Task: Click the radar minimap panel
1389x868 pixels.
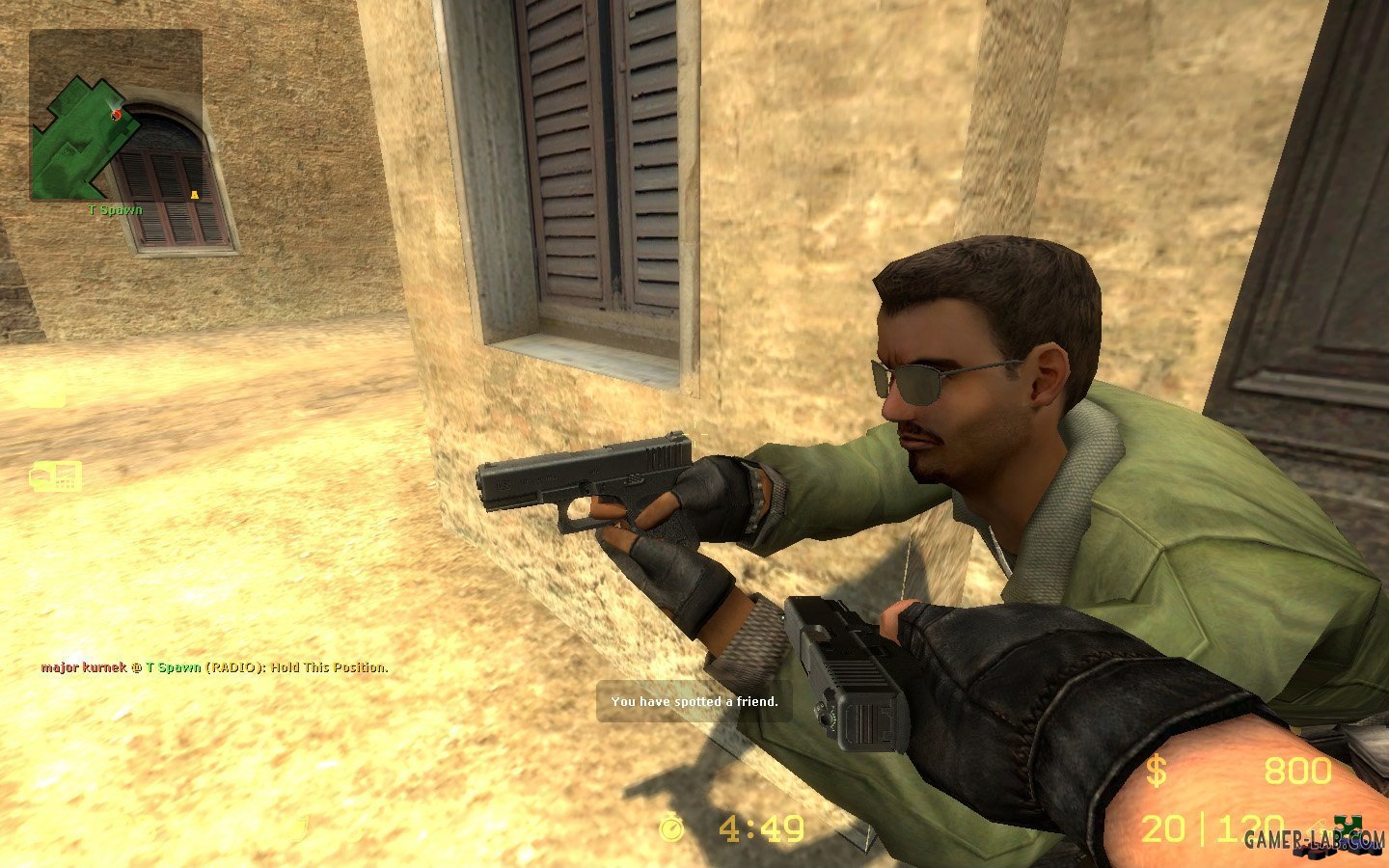Action: (x=116, y=115)
